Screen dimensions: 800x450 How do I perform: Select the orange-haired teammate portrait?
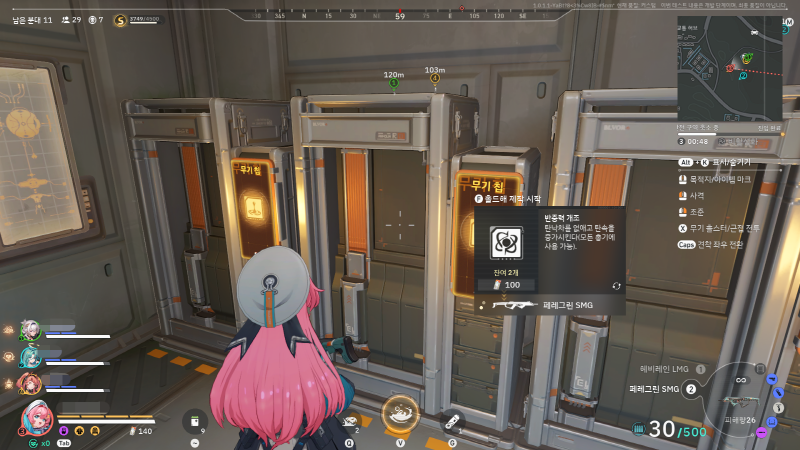click(29, 383)
